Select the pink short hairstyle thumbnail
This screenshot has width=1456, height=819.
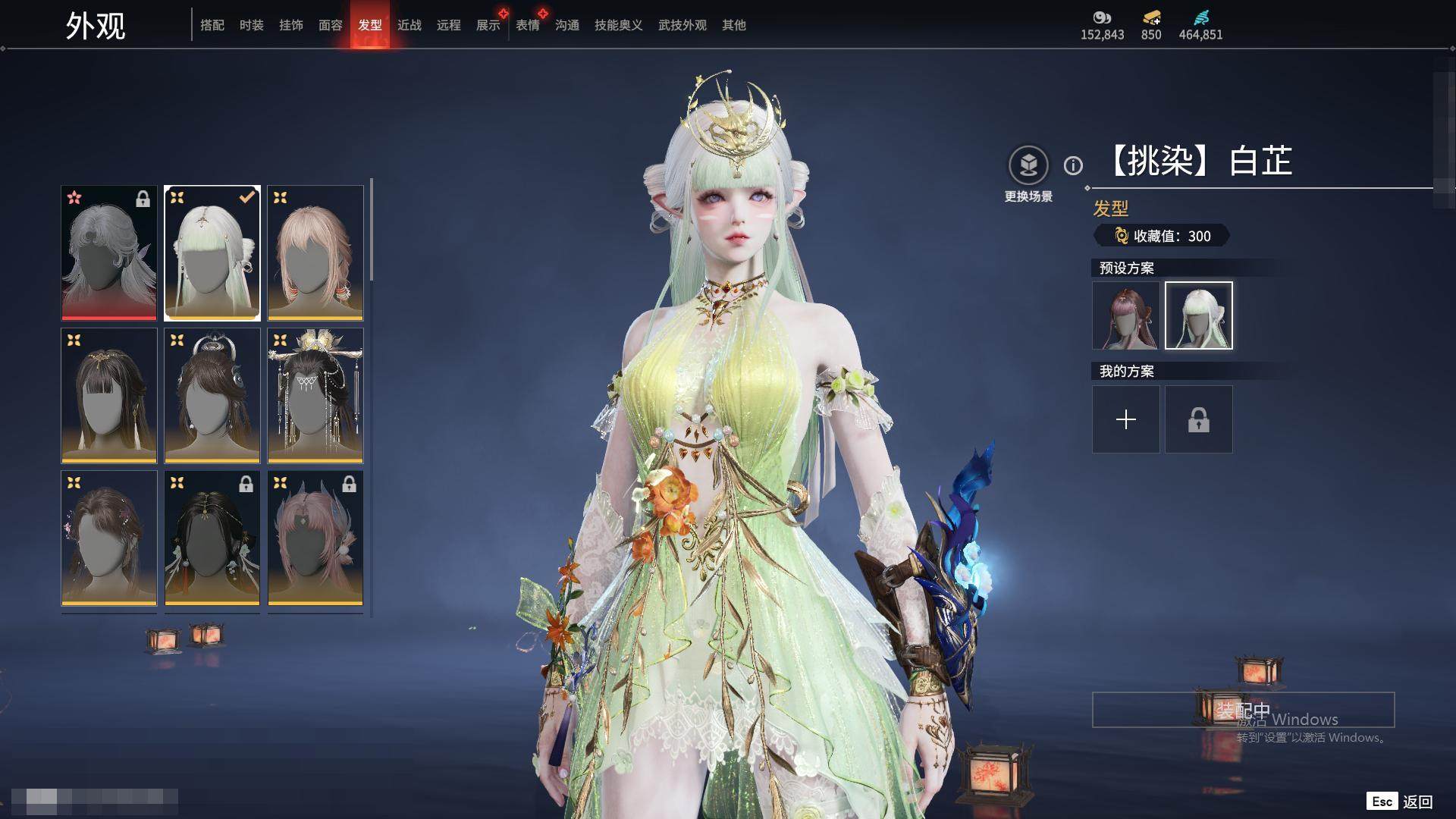(315, 253)
